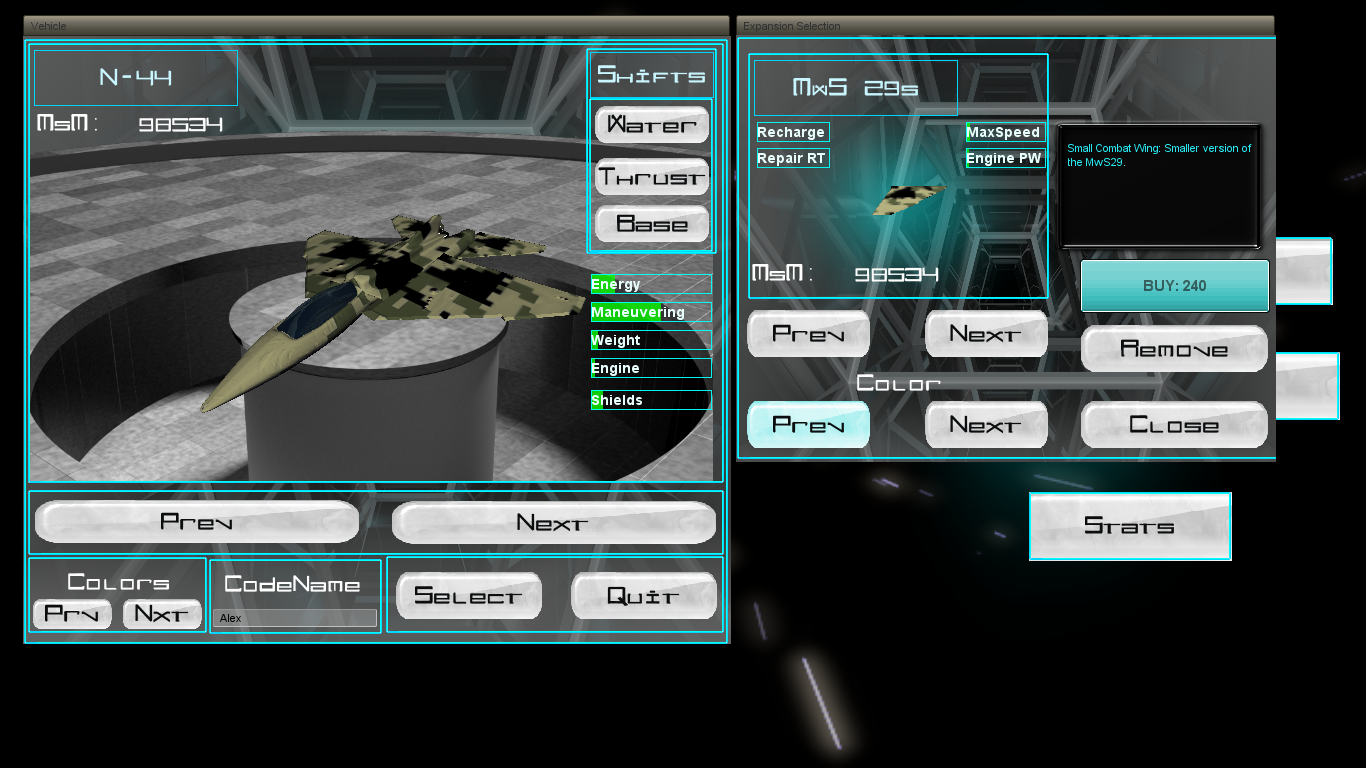Close the Expansion Selection window

pyautogui.click(x=1174, y=424)
